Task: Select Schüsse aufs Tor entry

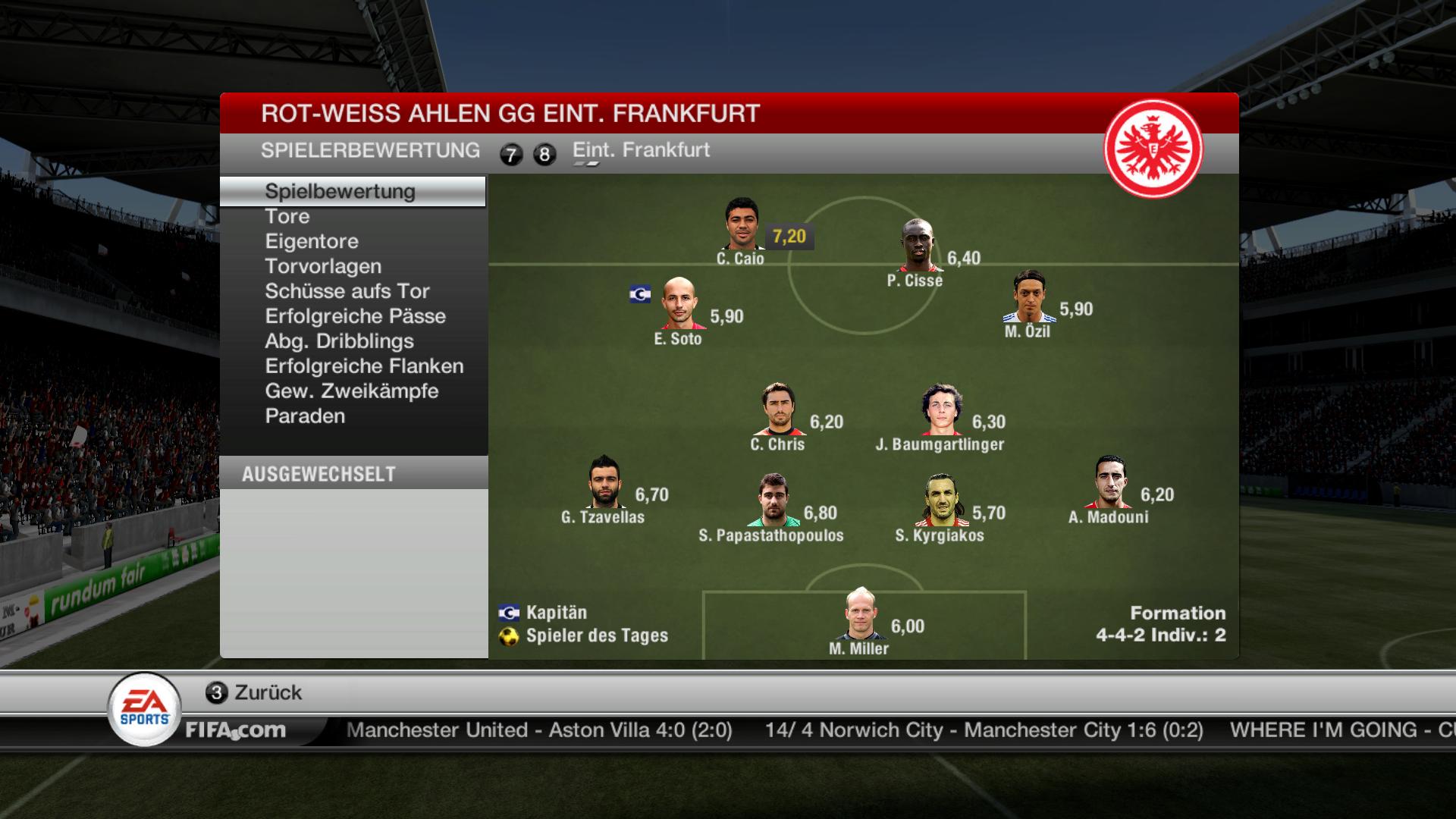Action: 347,292
